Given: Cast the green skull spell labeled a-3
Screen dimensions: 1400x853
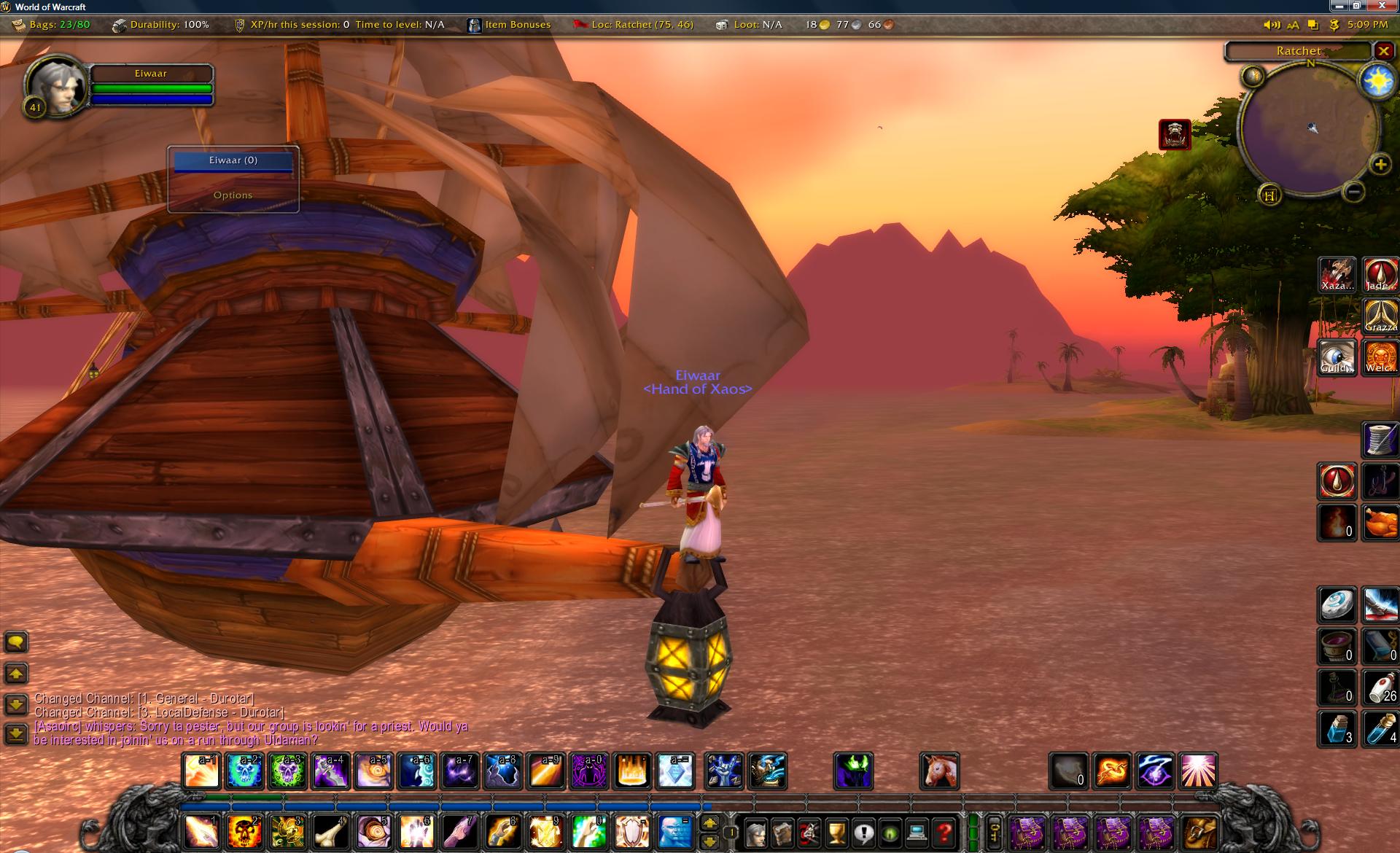Looking at the screenshot, I should (x=287, y=771).
